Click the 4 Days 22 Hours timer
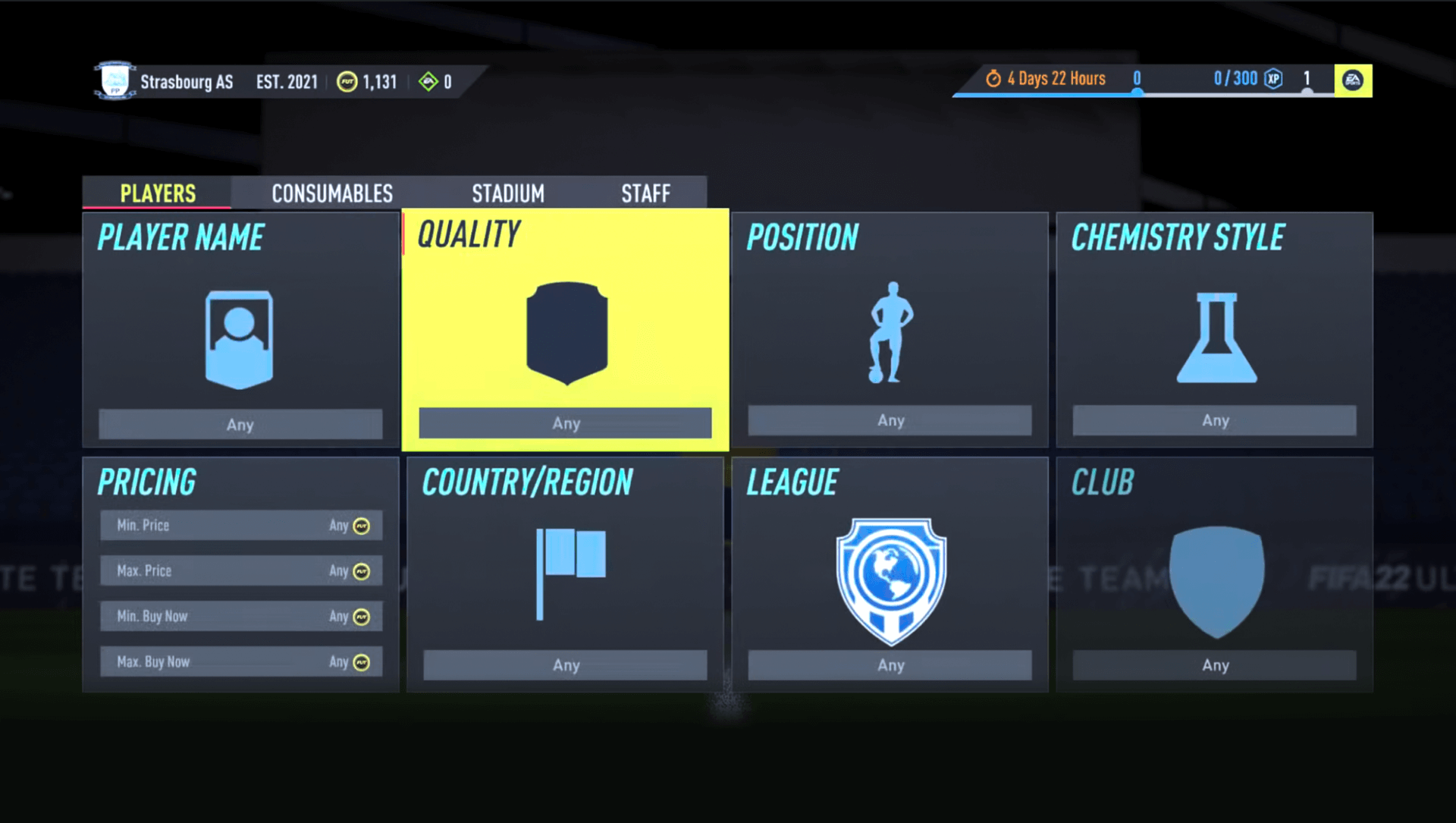 1054,78
